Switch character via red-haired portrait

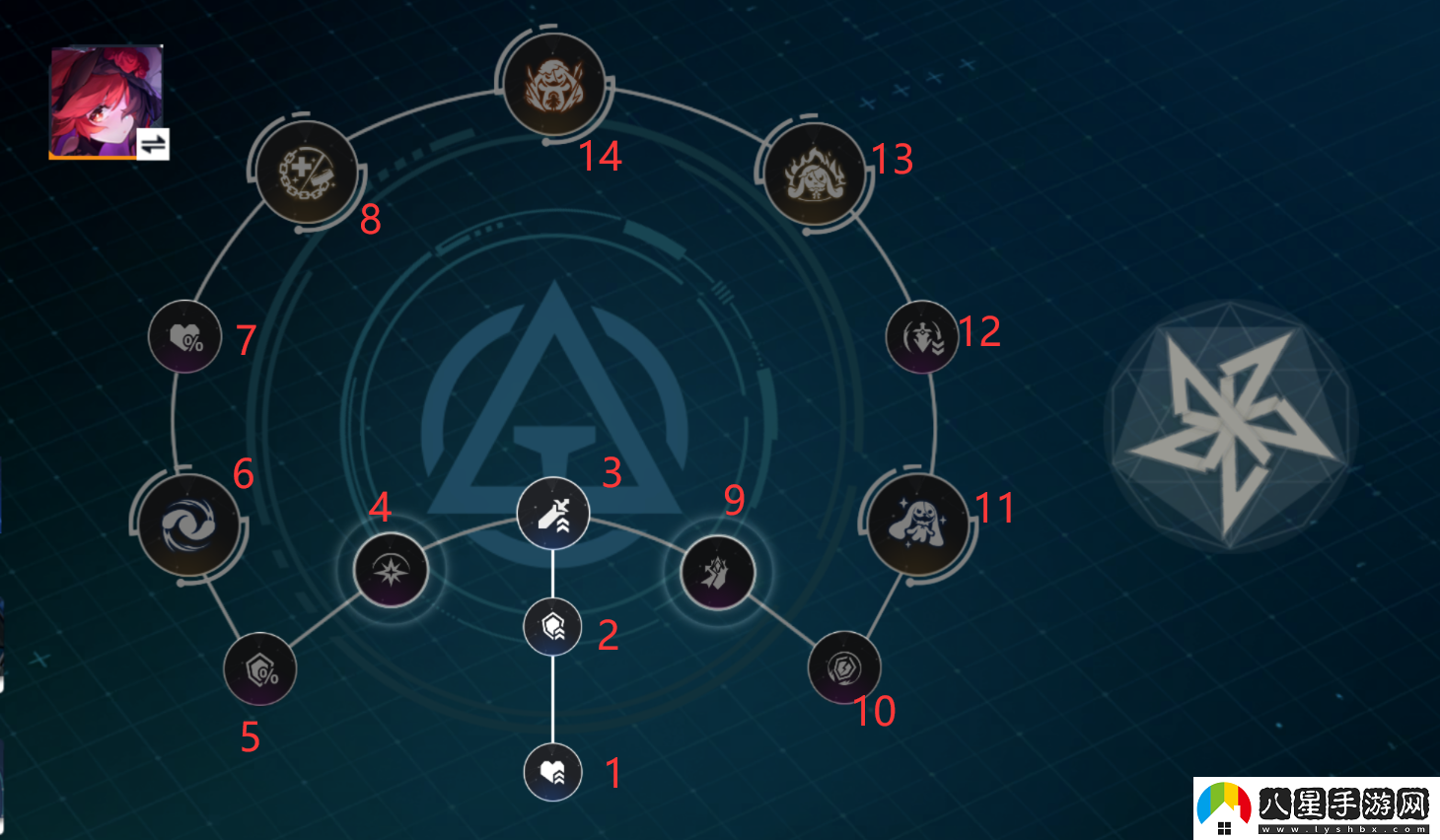click(x=99, y=97)
